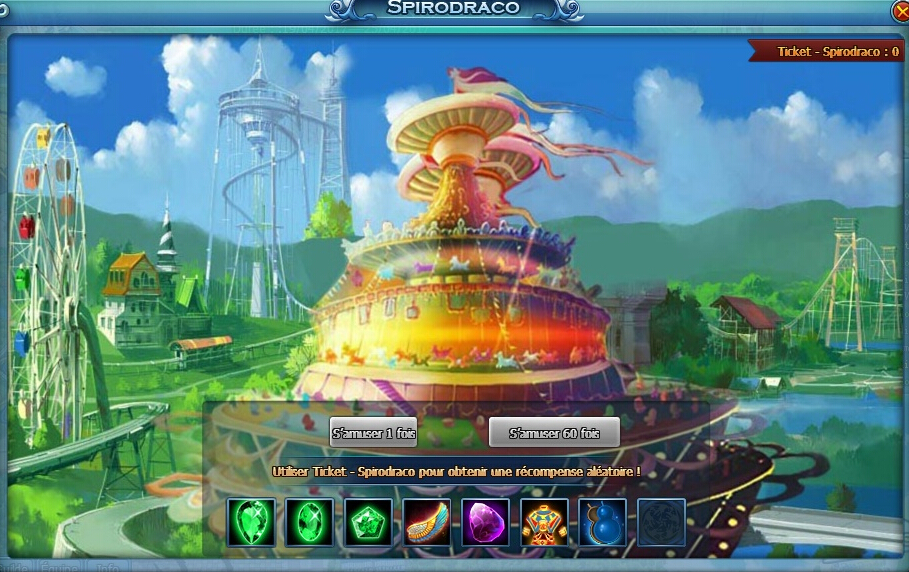The width and height of the screenshot is (909, 572).
Task: Select the oval green gem reward
Action: (x=310, y=522)
